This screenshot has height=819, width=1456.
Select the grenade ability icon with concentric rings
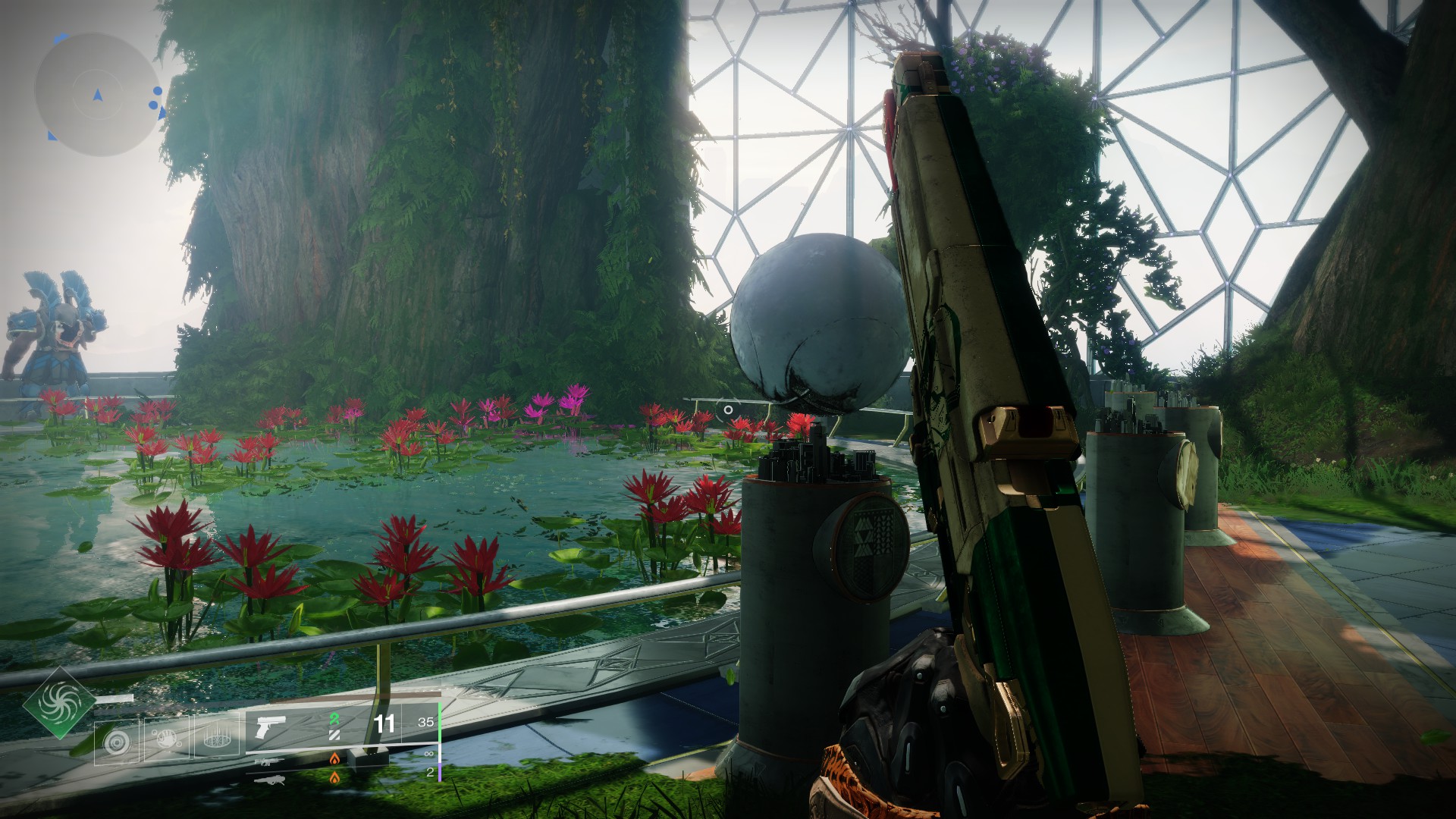click(118, 740)
